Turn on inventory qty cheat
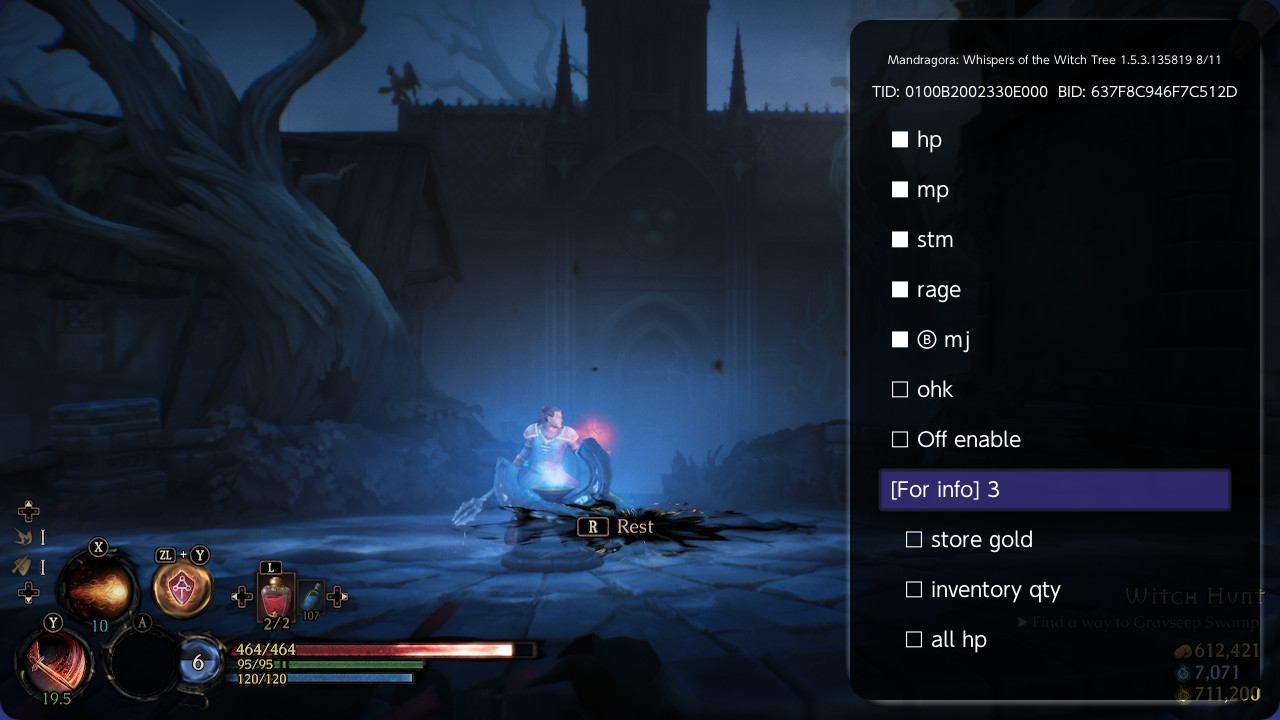Image resolution: width=1280 pixels, height=720 pixels. point(914,590)
